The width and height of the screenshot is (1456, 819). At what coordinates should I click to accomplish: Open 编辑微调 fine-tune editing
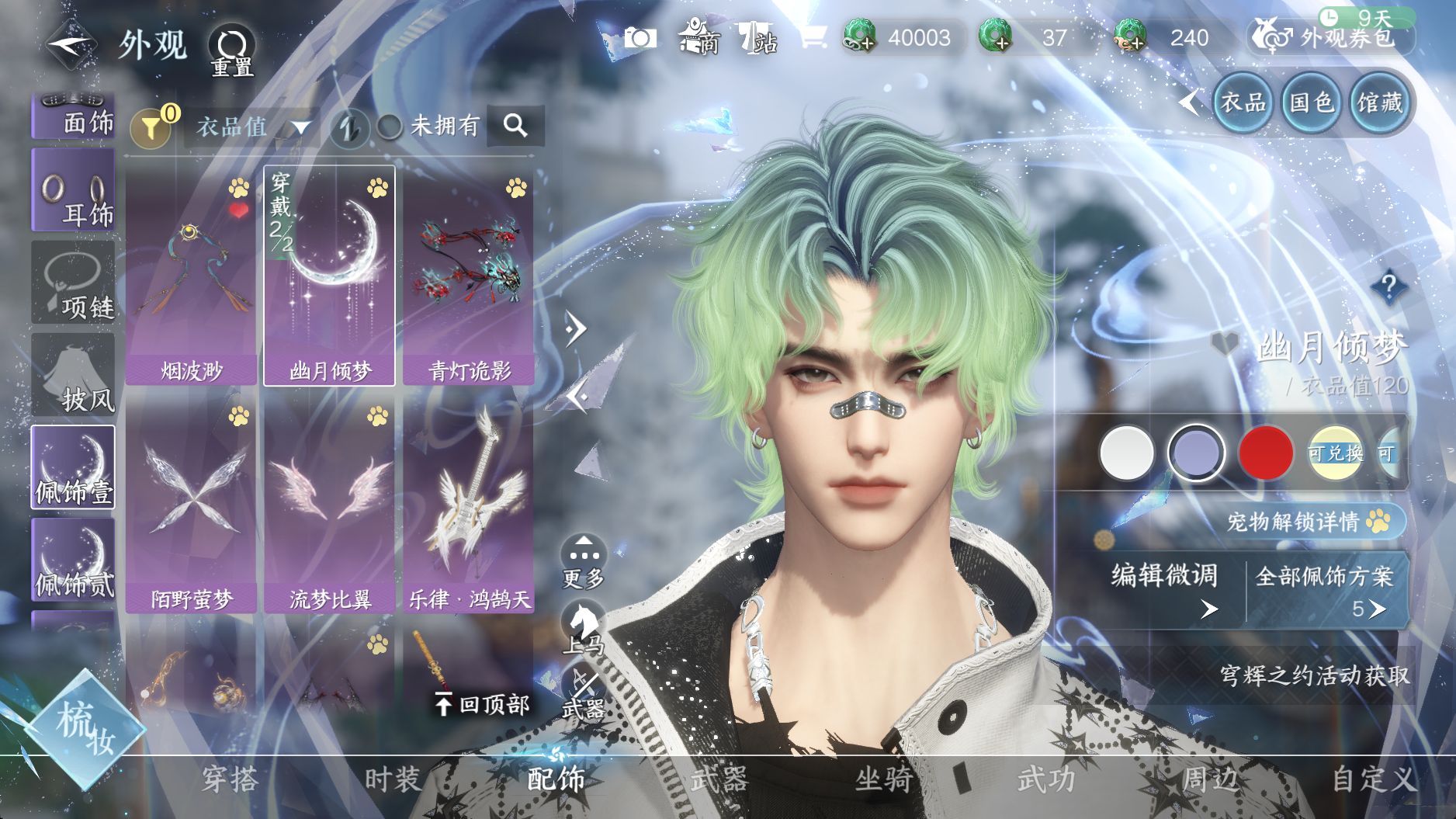[1165, 588]
